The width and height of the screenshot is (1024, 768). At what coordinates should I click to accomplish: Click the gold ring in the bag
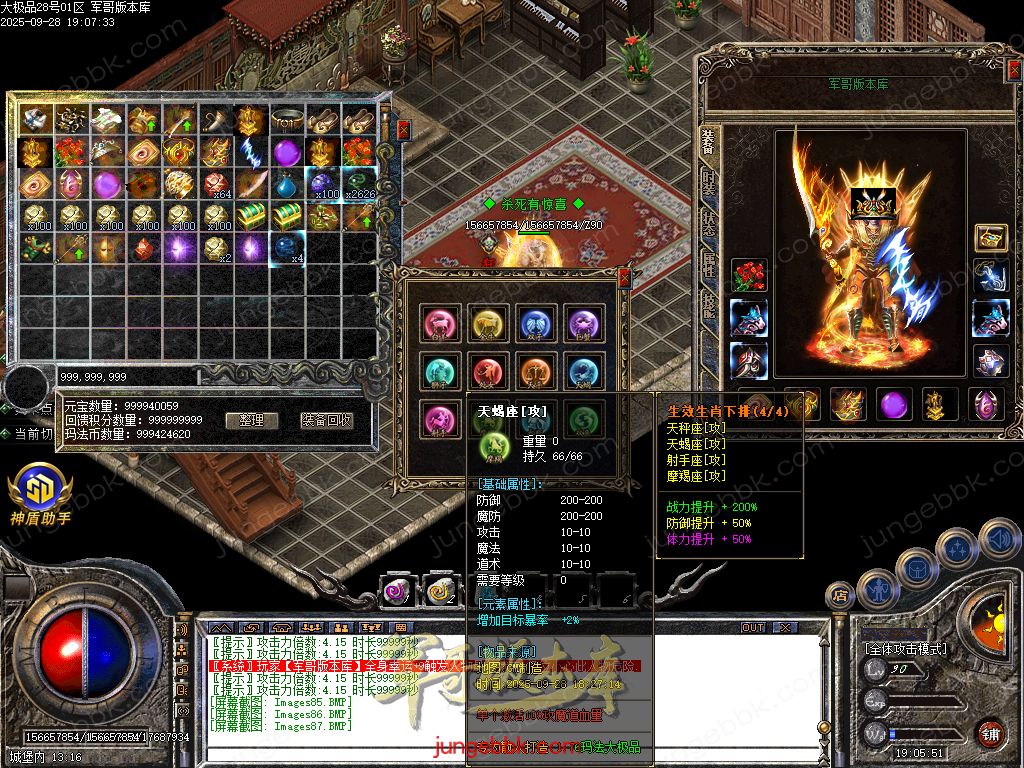point(286,120)
